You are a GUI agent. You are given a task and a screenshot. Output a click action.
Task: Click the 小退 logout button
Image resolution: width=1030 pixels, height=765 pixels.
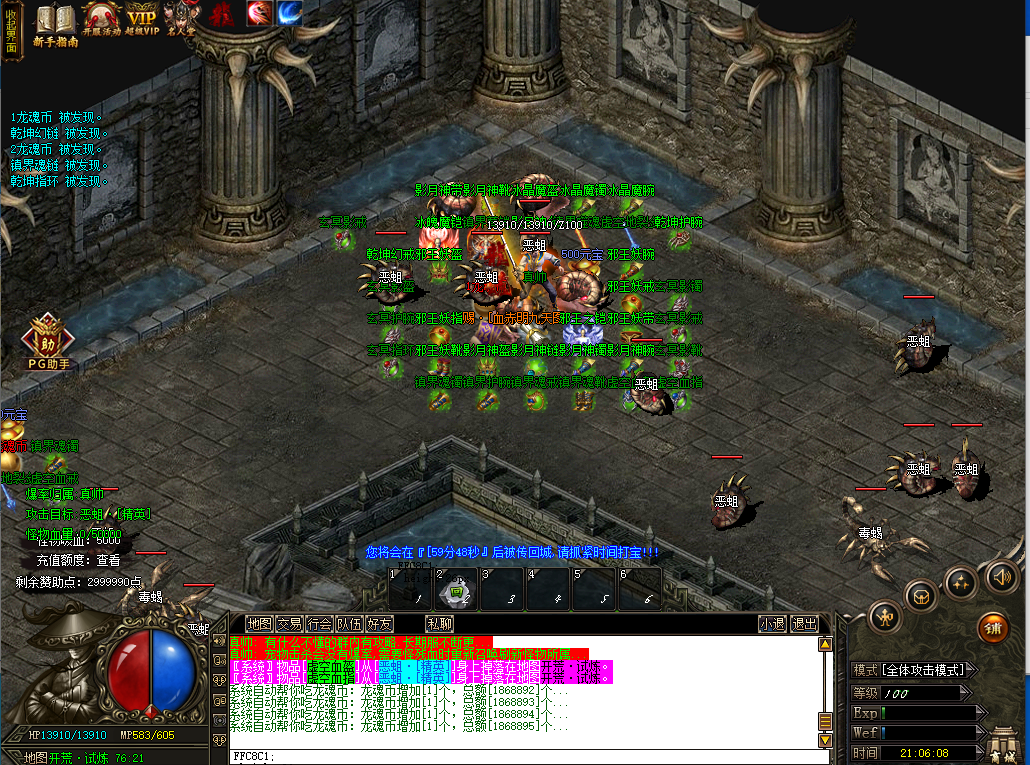pyautogui.click(x=772, y=624)
